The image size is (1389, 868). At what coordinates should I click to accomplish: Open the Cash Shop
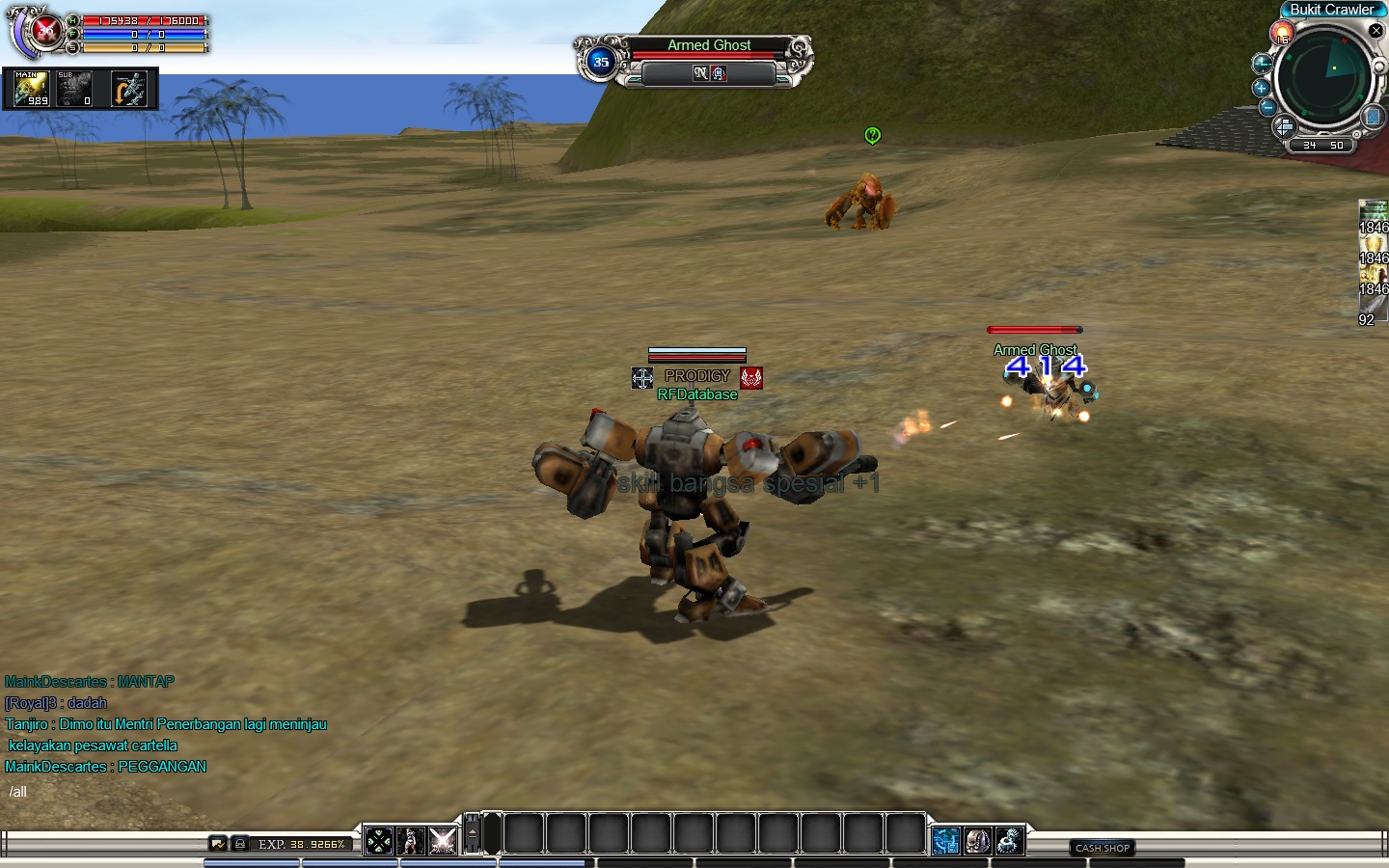coord(1103,848)
